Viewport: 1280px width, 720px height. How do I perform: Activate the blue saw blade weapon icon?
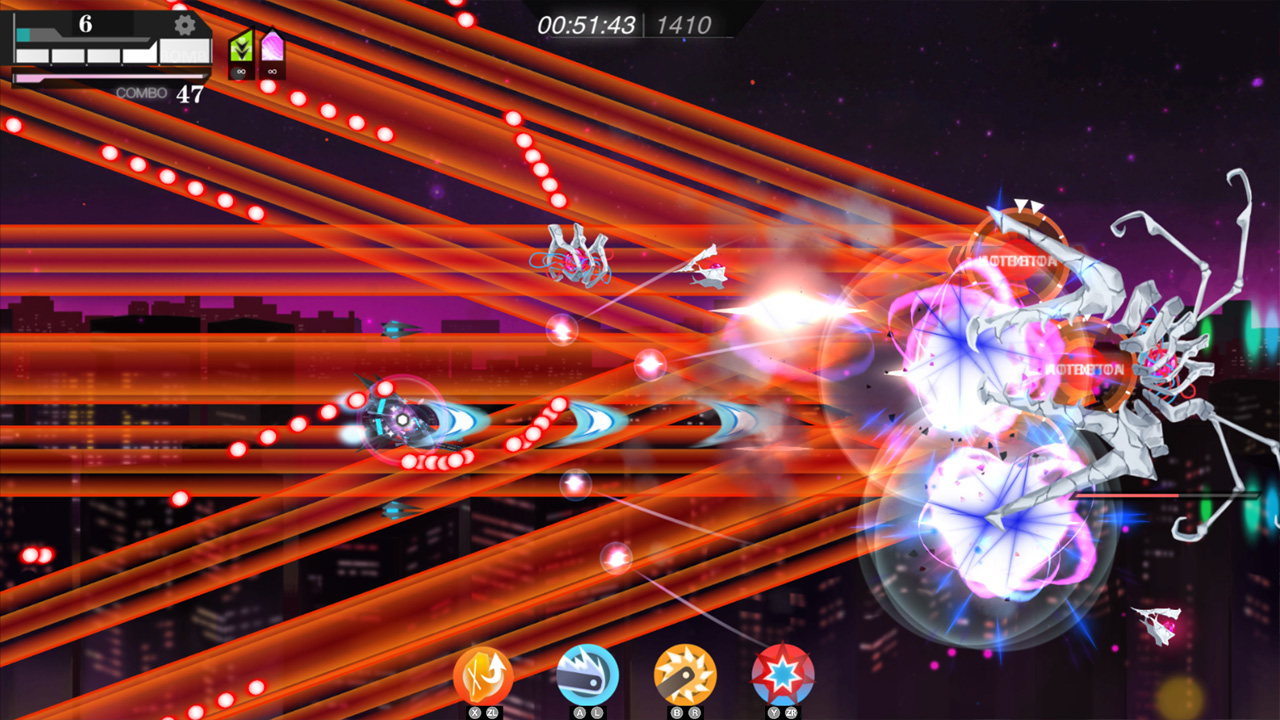click(x=586, y=673)
